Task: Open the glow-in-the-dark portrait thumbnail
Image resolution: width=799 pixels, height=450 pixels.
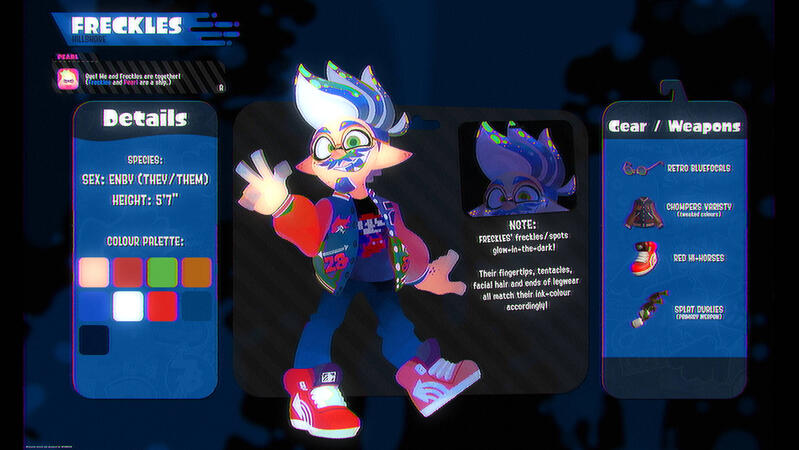Action: (521, 169)
